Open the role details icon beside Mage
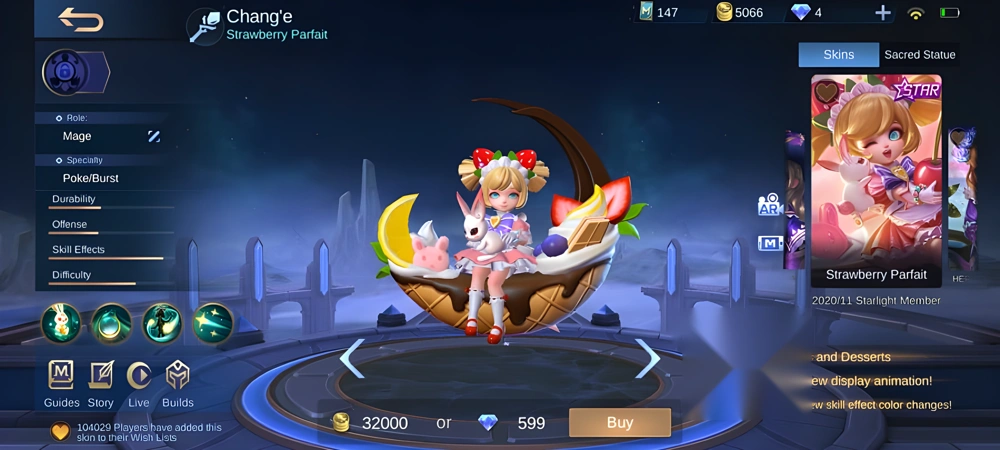This screenshot has width=1000, height=450. click(x=154, y=136)
